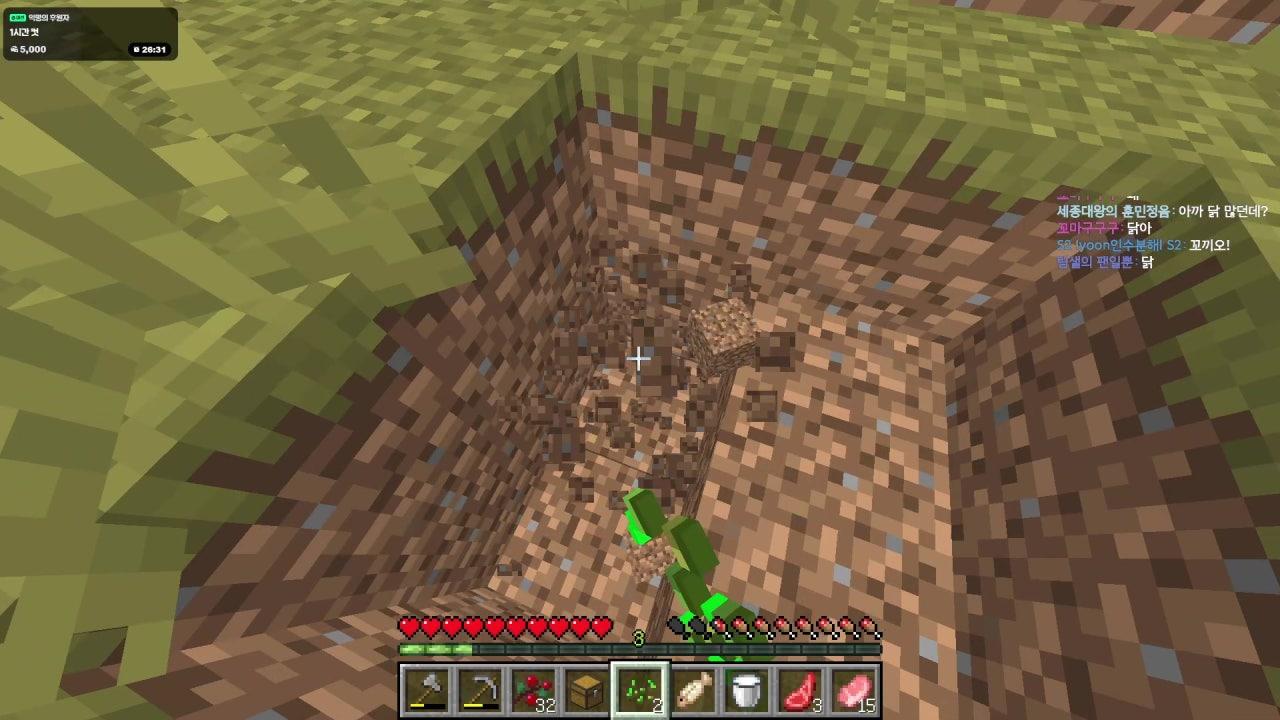Choose the sweet berries stack of 32
The height and width of the screenshot is (720, 1280).
(533, 690)
